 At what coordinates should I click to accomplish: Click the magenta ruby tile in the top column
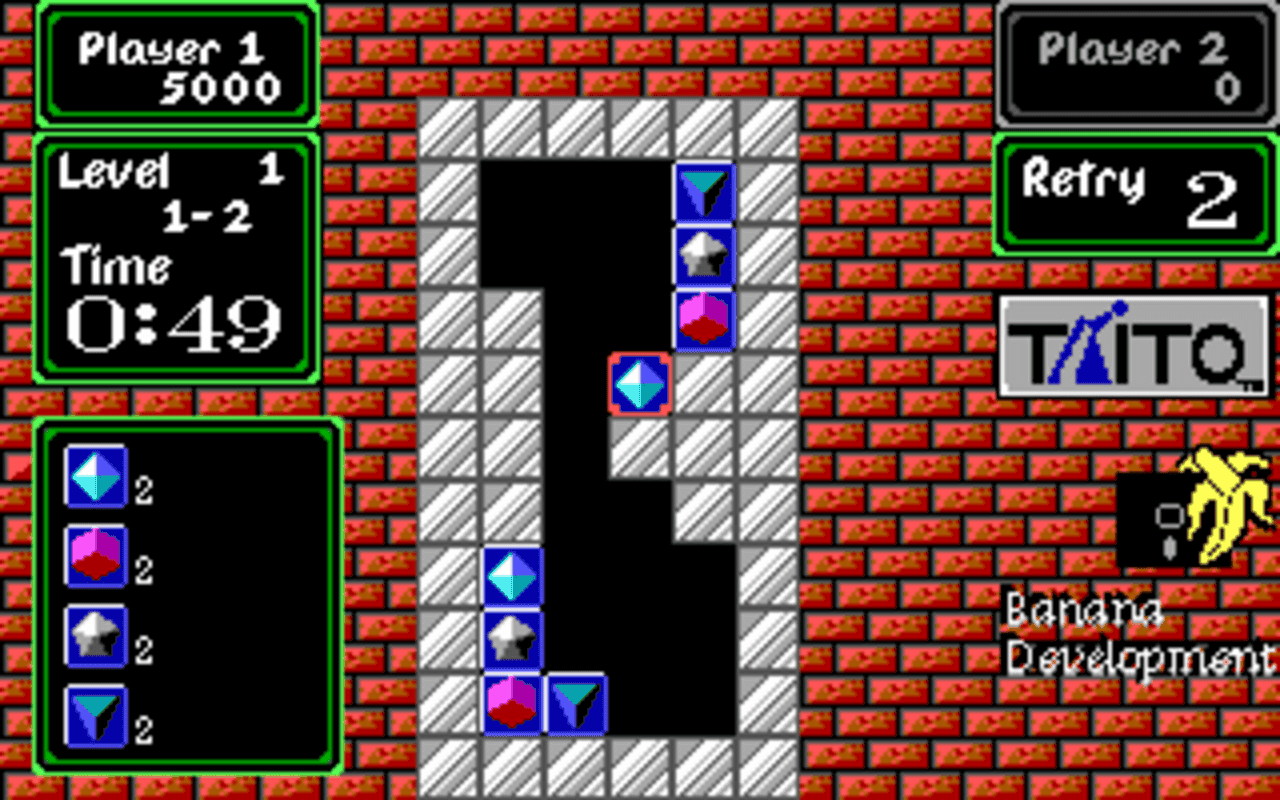[x=703, y=319]
